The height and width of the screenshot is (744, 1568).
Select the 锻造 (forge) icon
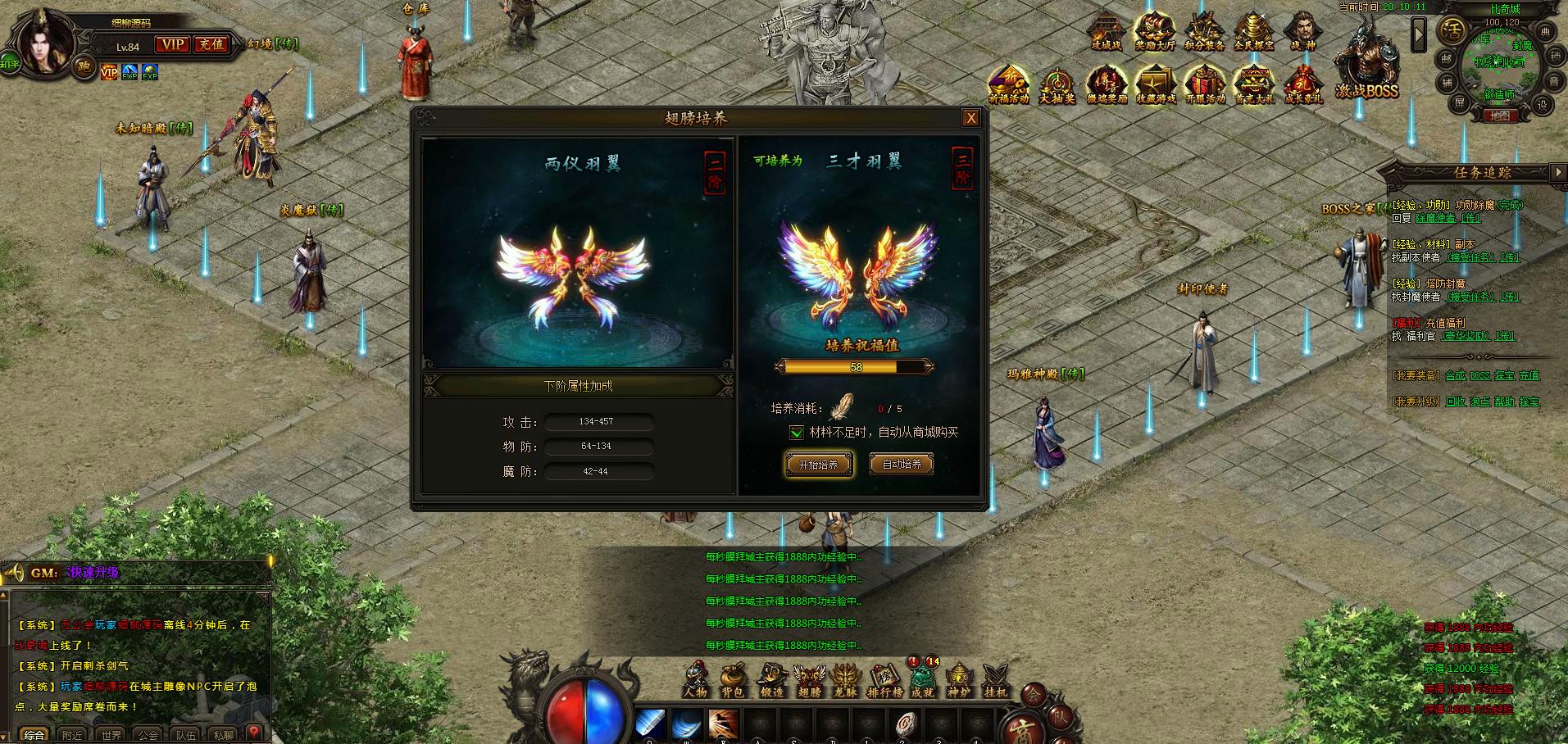tap(772, 677)
